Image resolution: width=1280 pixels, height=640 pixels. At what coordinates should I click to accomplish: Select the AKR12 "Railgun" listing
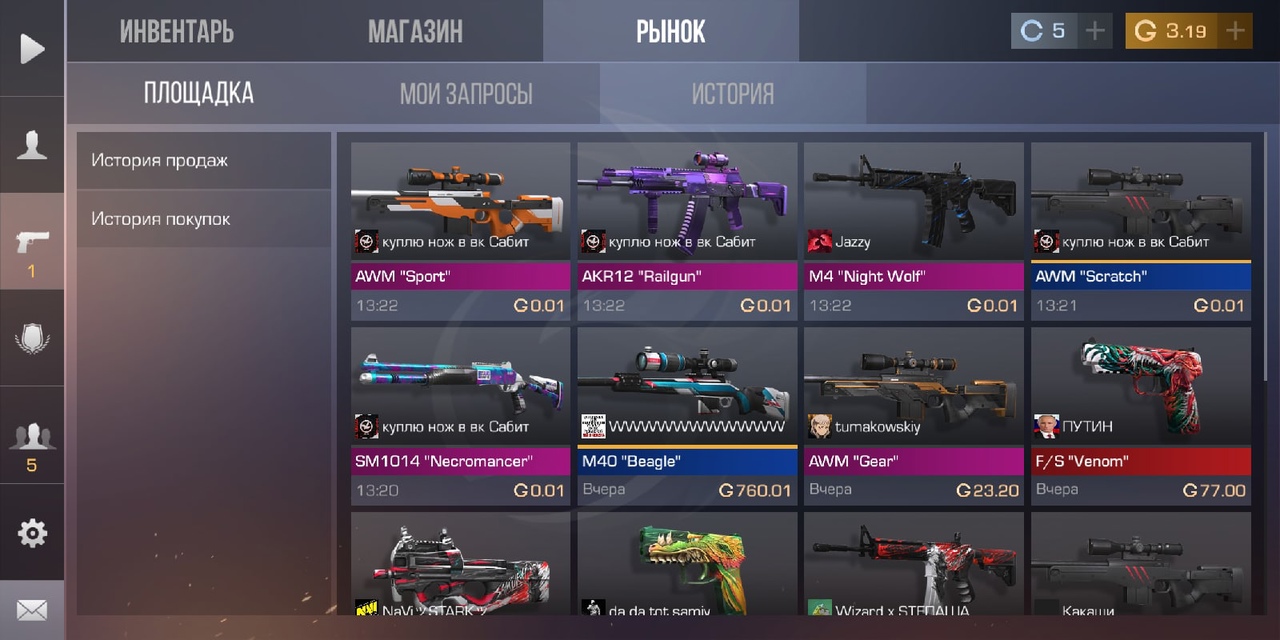tap(687, 230)
